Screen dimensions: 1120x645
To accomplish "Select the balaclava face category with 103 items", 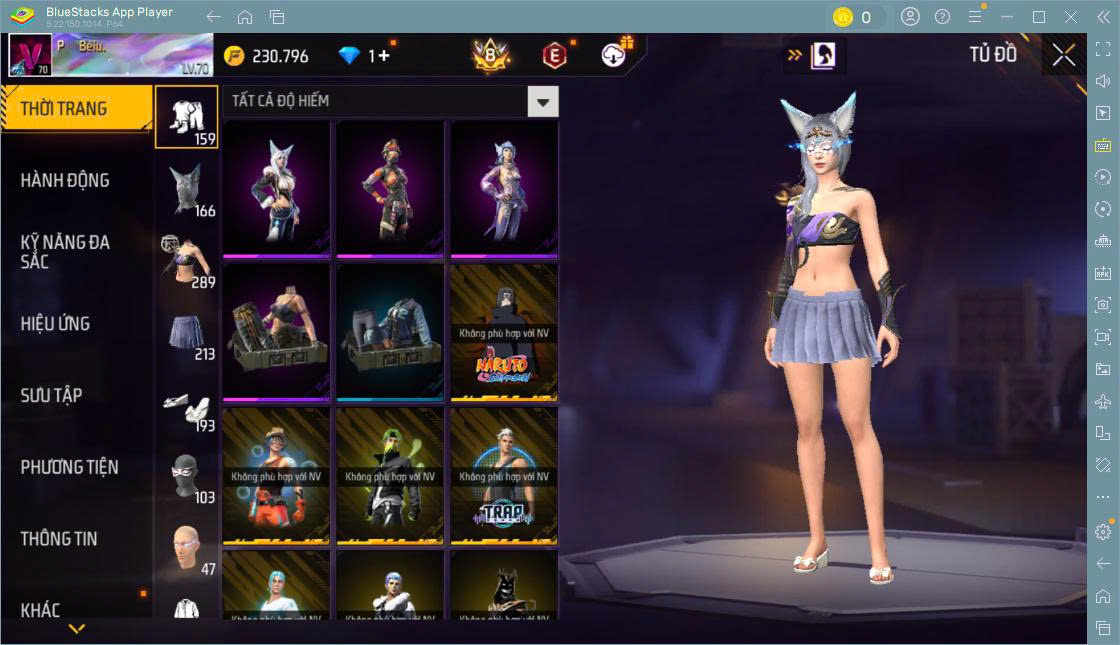I will tap(187, 477).
